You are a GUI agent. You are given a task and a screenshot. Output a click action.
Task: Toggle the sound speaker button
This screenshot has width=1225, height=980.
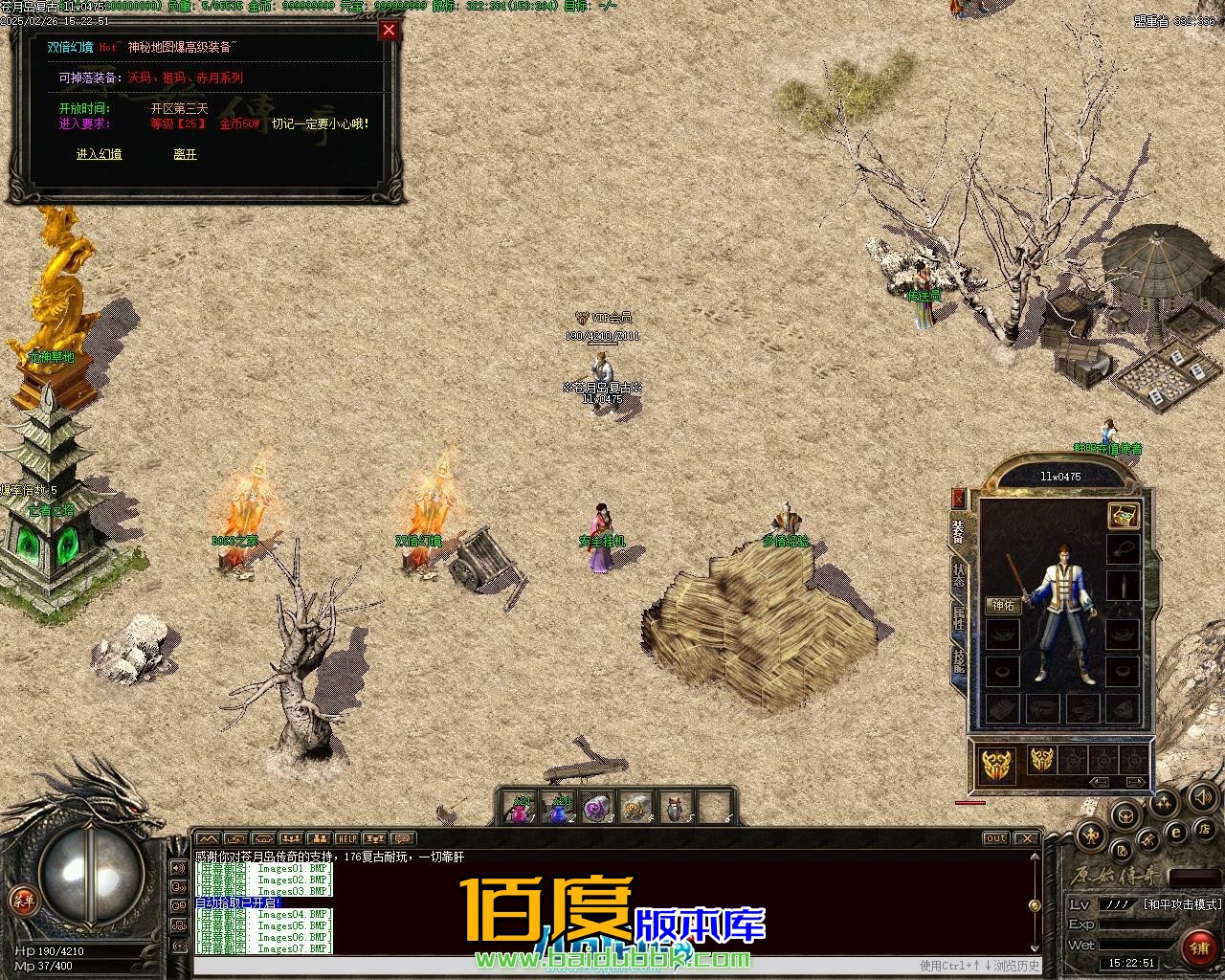click(x=1203, y=797)
